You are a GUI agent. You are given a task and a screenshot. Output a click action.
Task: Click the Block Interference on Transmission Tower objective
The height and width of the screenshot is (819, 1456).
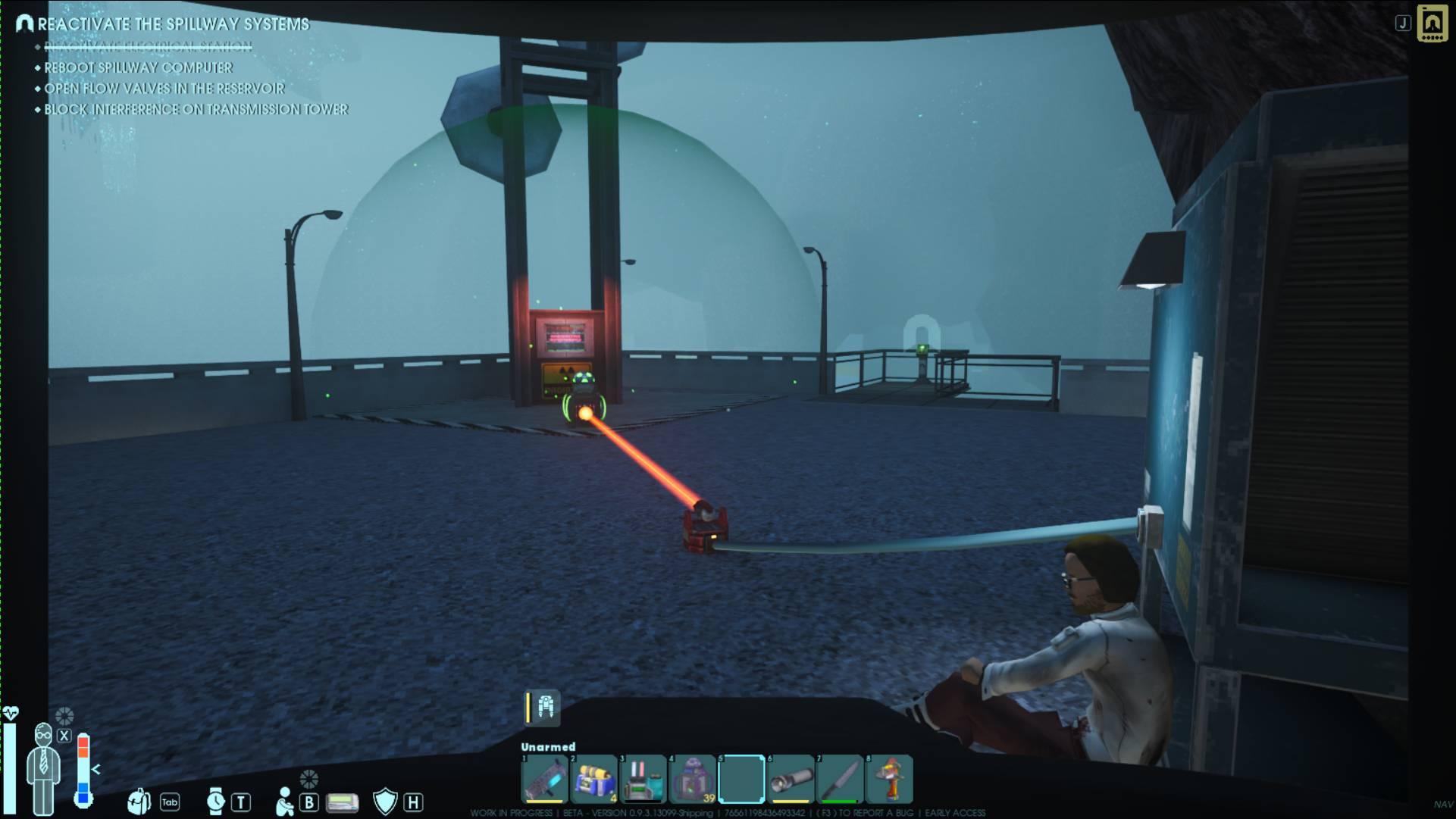click(196, 109)
